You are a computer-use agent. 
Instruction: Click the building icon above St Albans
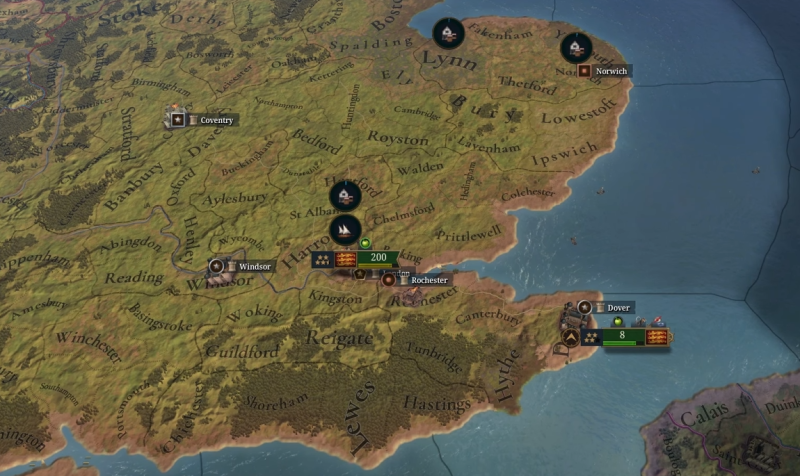click(344, 195)
